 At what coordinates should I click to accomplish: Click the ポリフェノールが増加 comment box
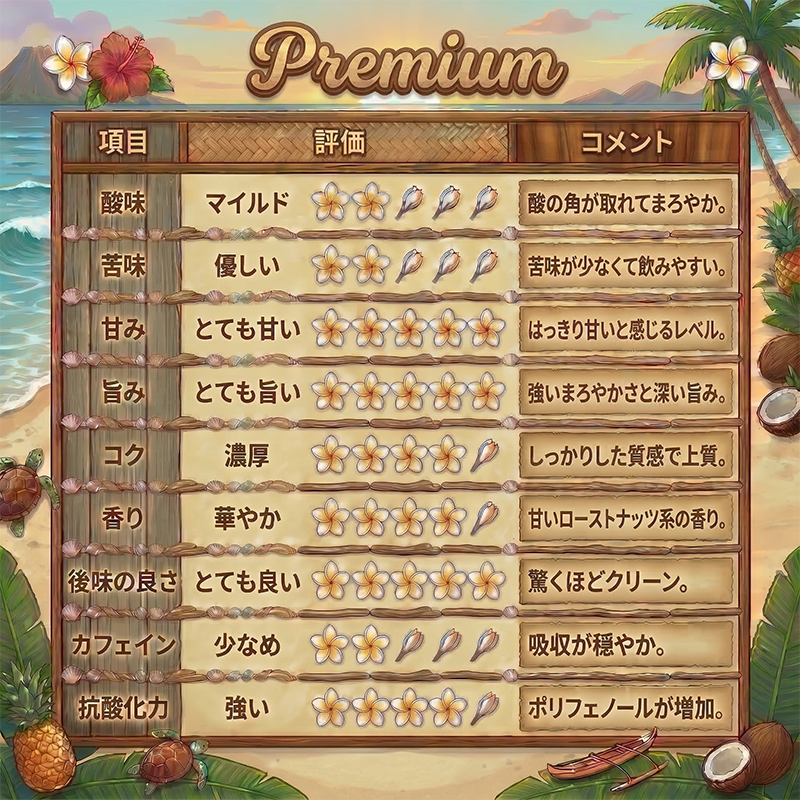[x=627, y=707]
